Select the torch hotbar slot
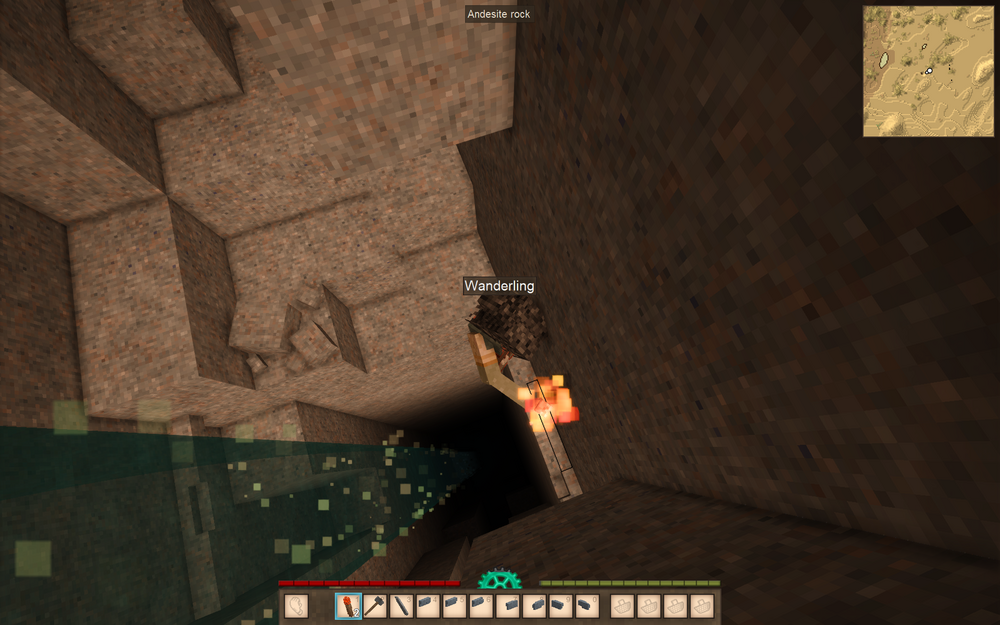This screenshot has height=625, width=1000. tap(348, 606)
